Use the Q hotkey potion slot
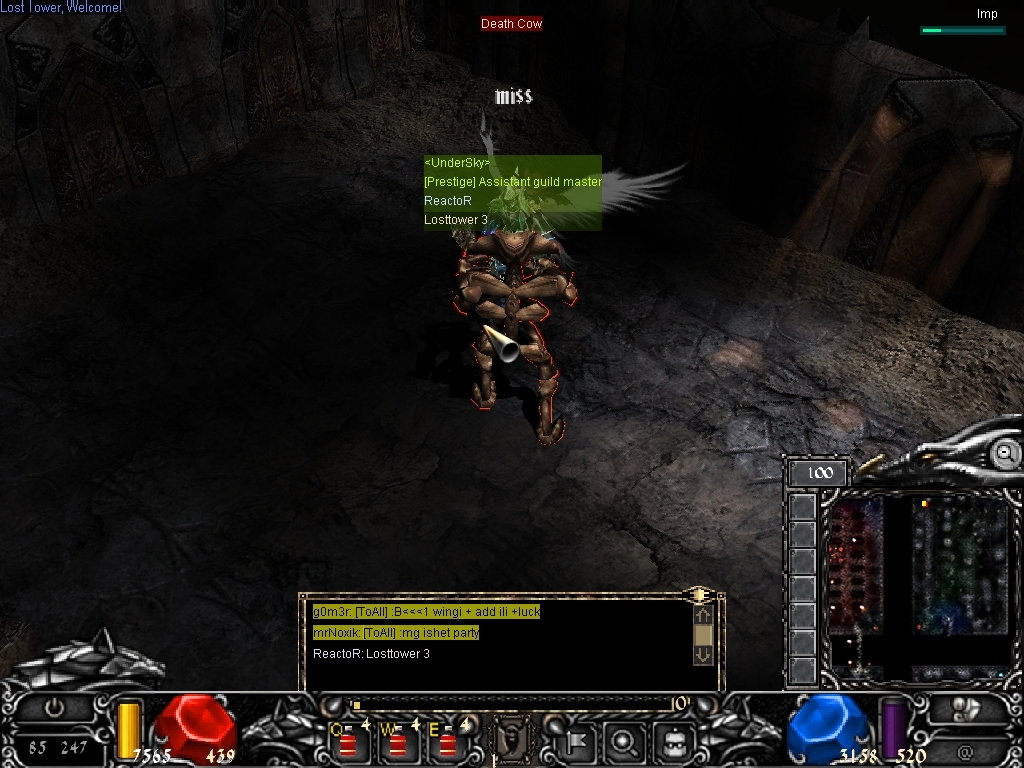This screenshot has height=768, width=1024. [348, 742]
